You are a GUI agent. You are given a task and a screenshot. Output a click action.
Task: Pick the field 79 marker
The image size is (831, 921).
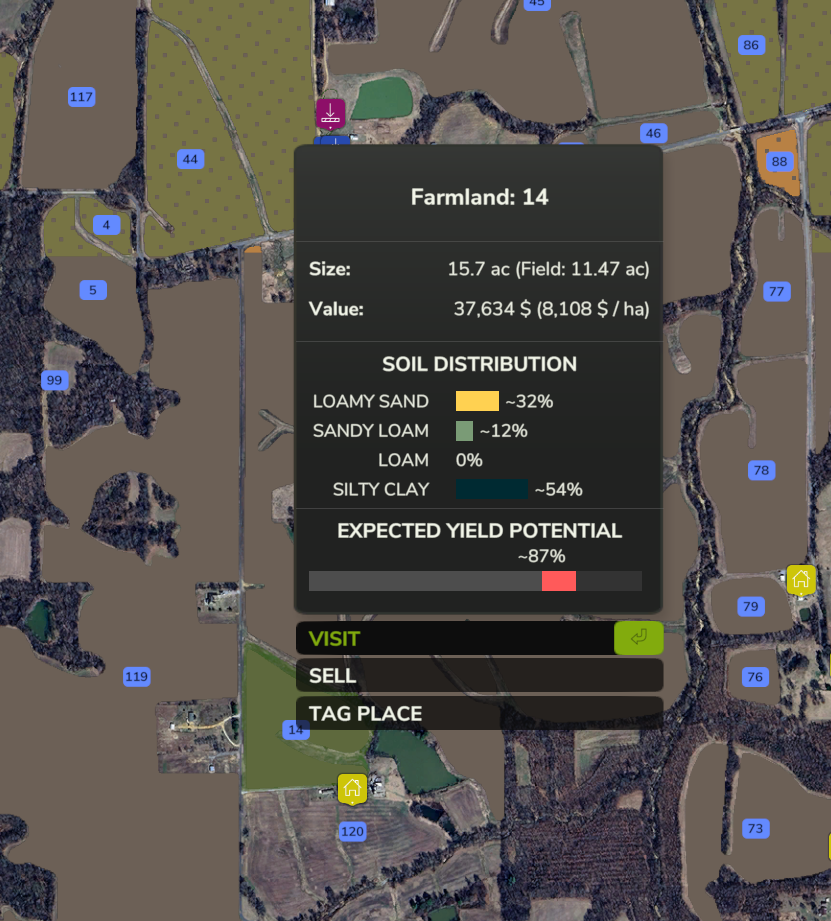[750, 606]
